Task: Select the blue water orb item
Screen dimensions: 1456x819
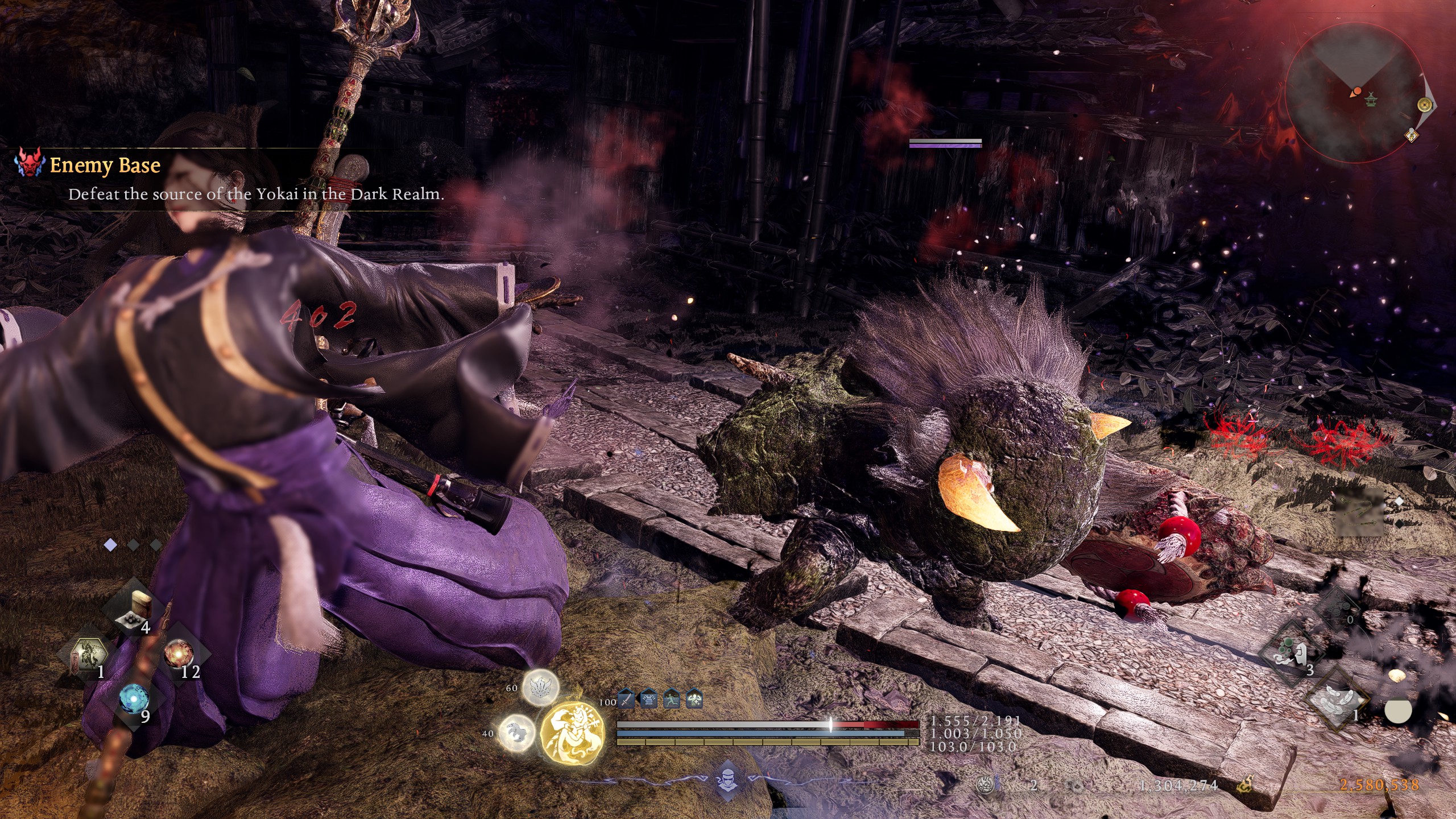Action: (x=134, y=698)
